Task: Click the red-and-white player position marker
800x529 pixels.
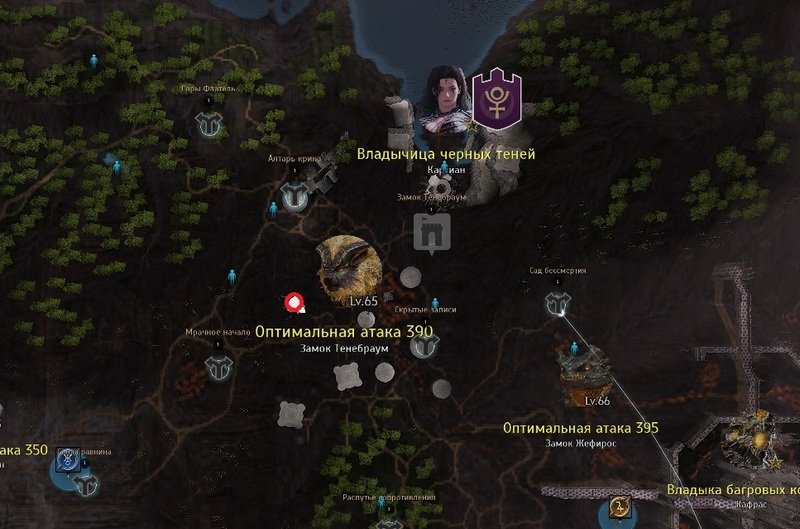Action: [295, 302]
